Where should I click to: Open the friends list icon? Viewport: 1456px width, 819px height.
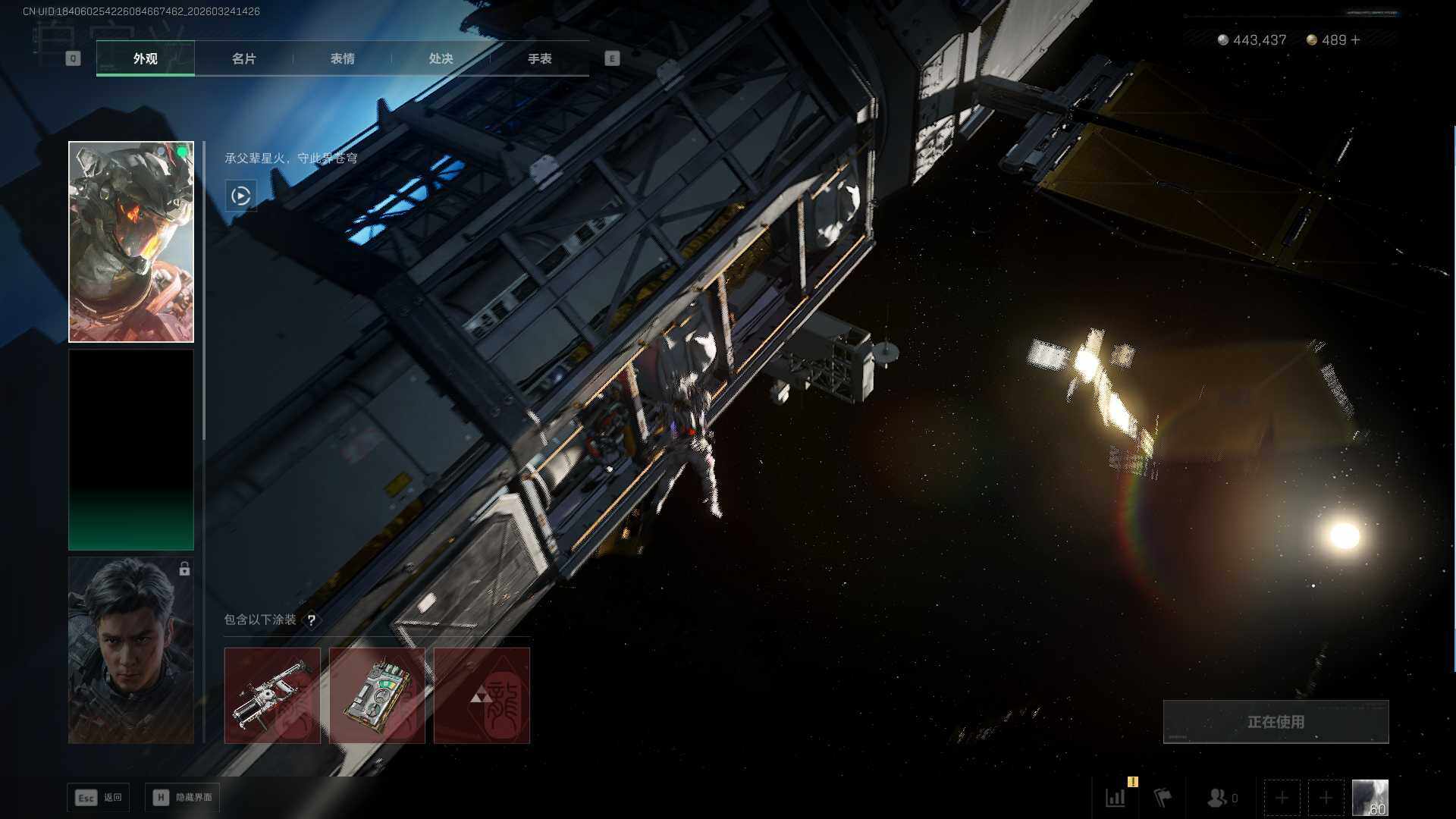1218,798
